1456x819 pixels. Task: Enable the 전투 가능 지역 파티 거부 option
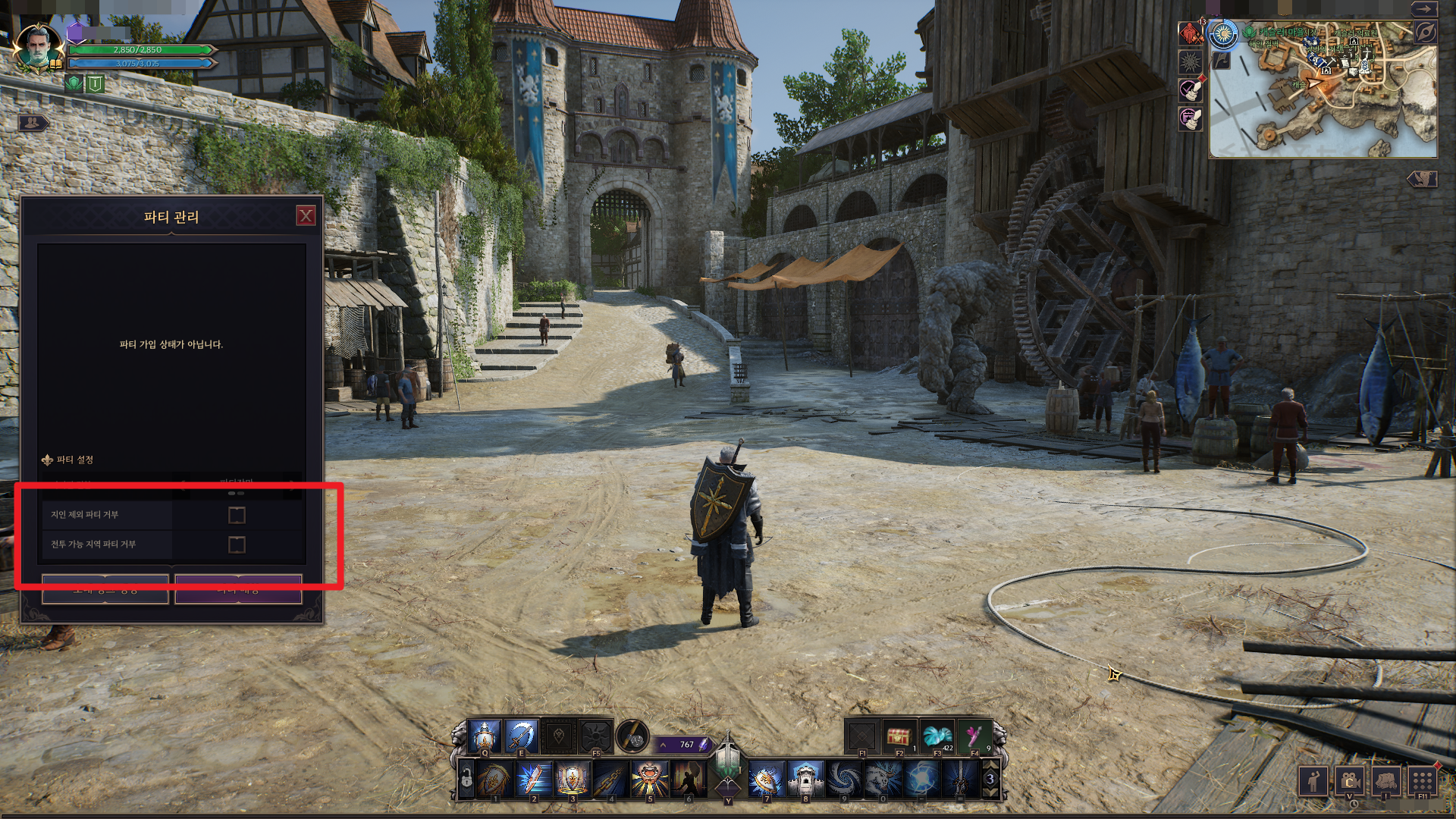click(x=237, y=544)
